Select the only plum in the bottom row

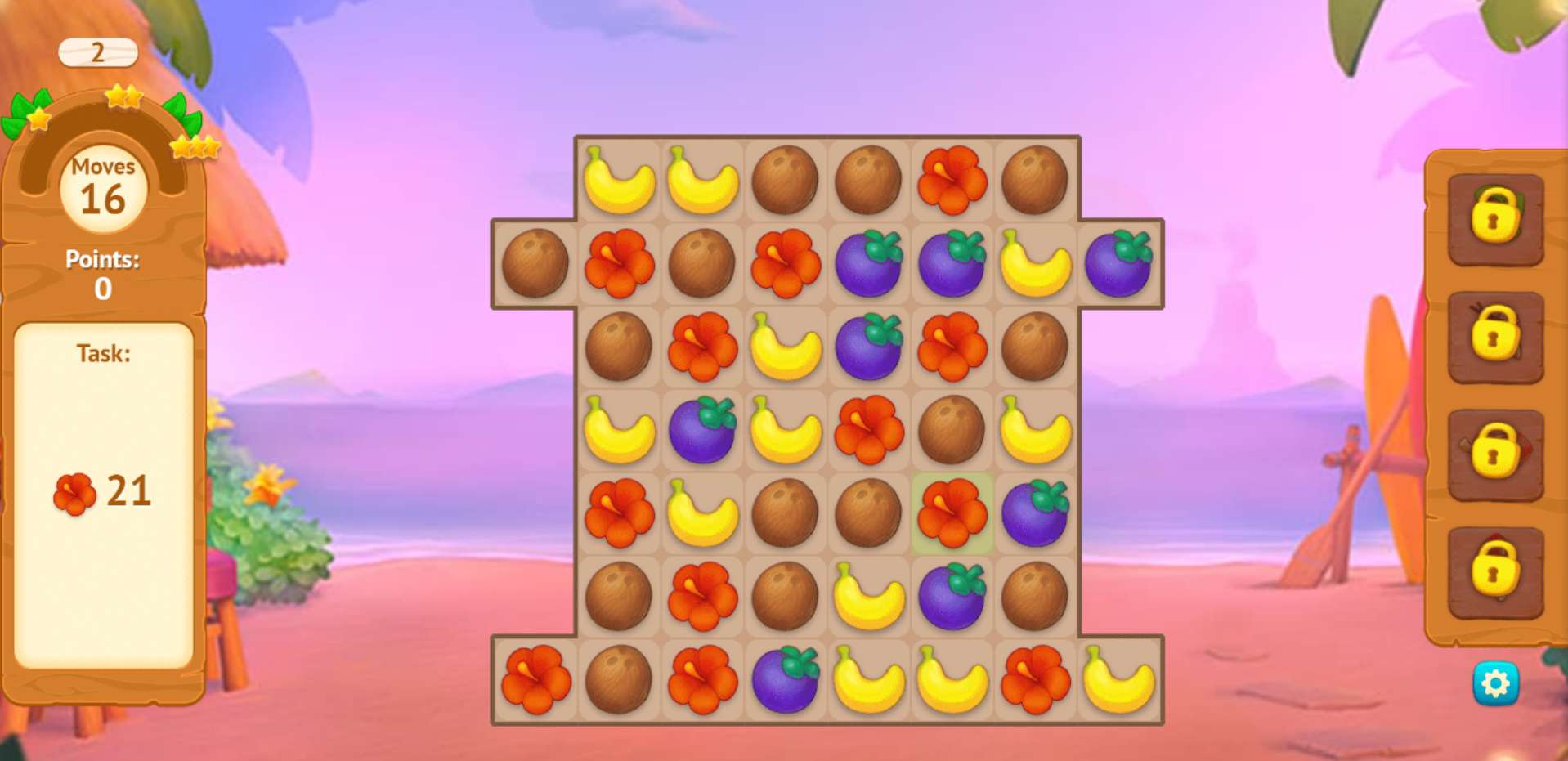pos(785,679)
